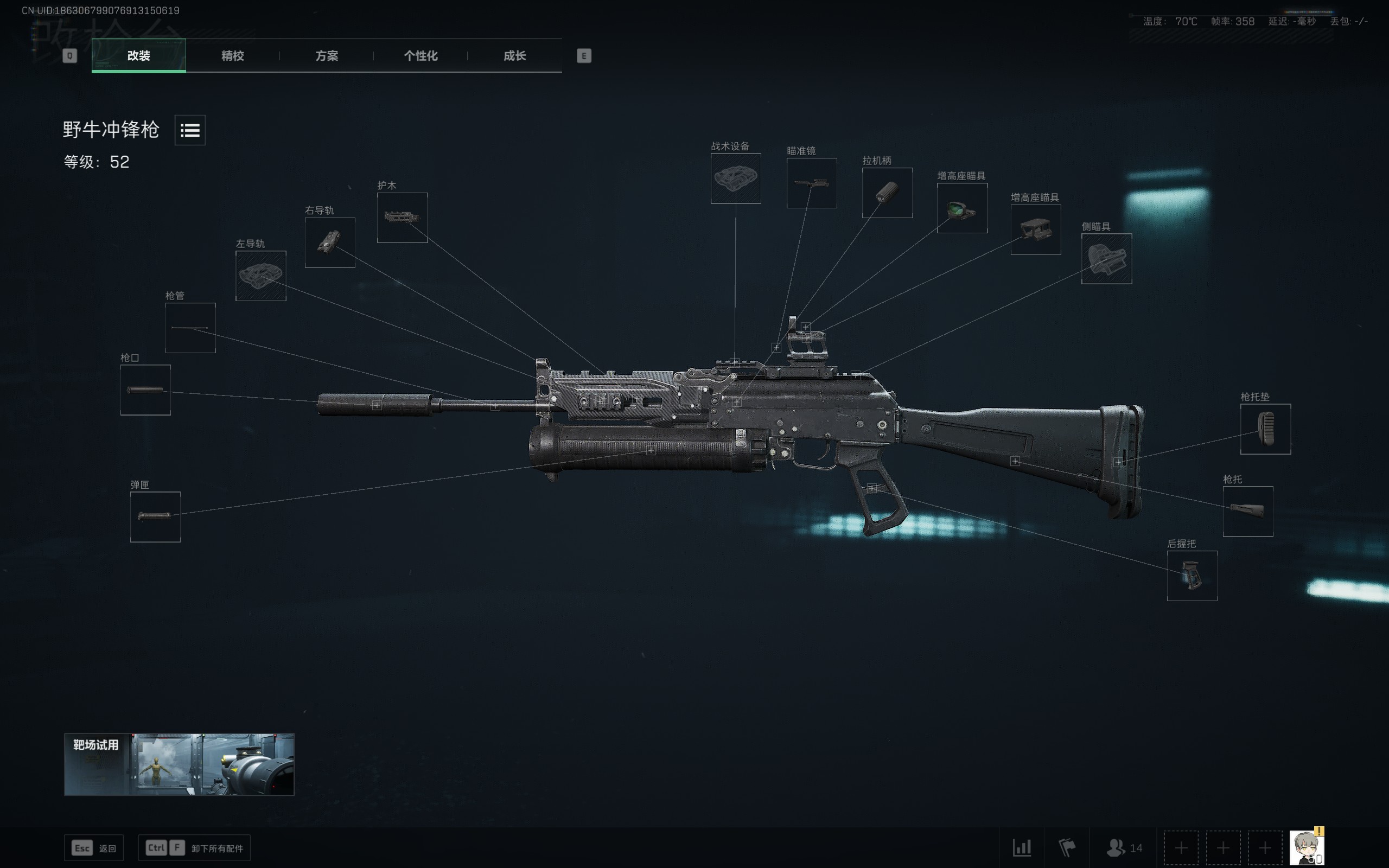Open the 护木 handguard slot
The height and width of the screenshot is (868, 1389).
coord(403,218)
